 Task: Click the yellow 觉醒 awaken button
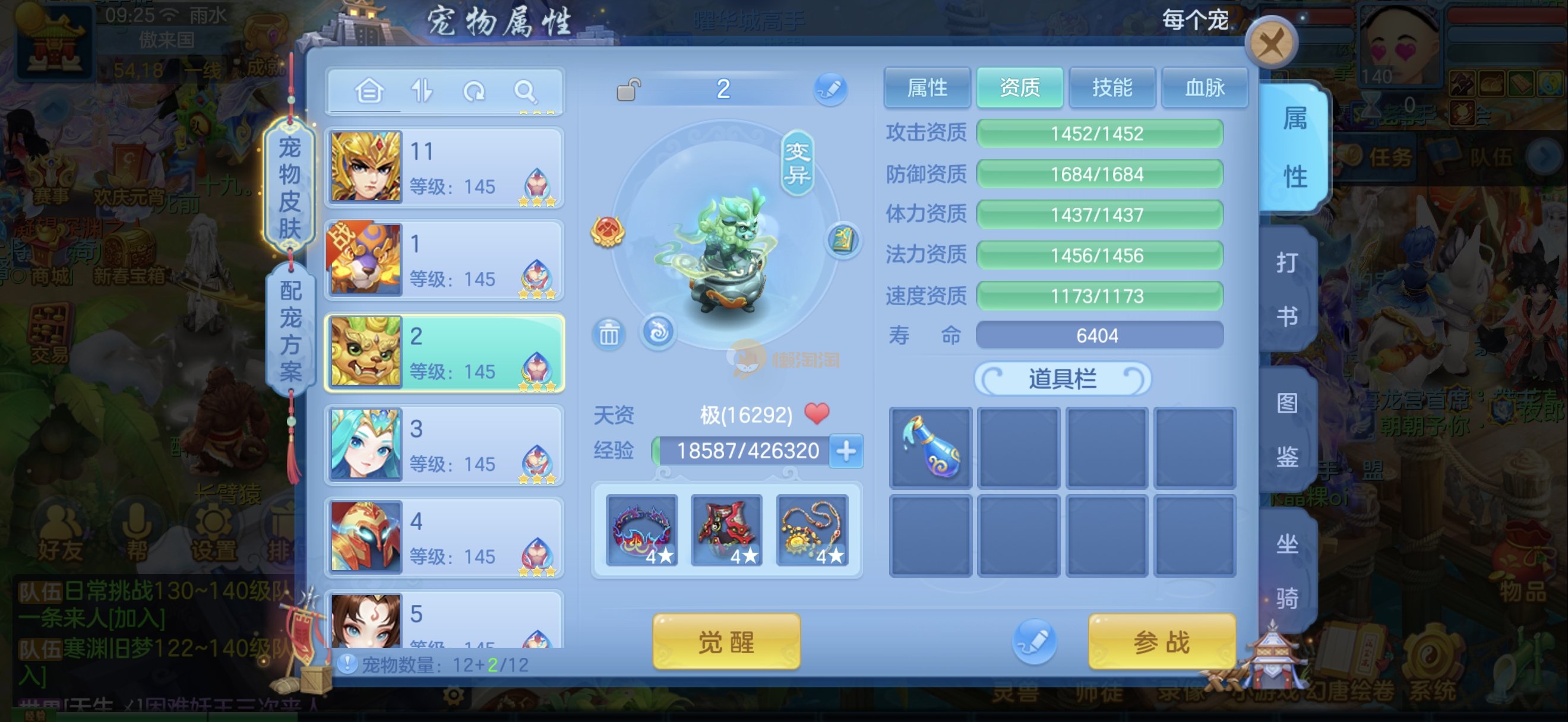click(726, 642)
